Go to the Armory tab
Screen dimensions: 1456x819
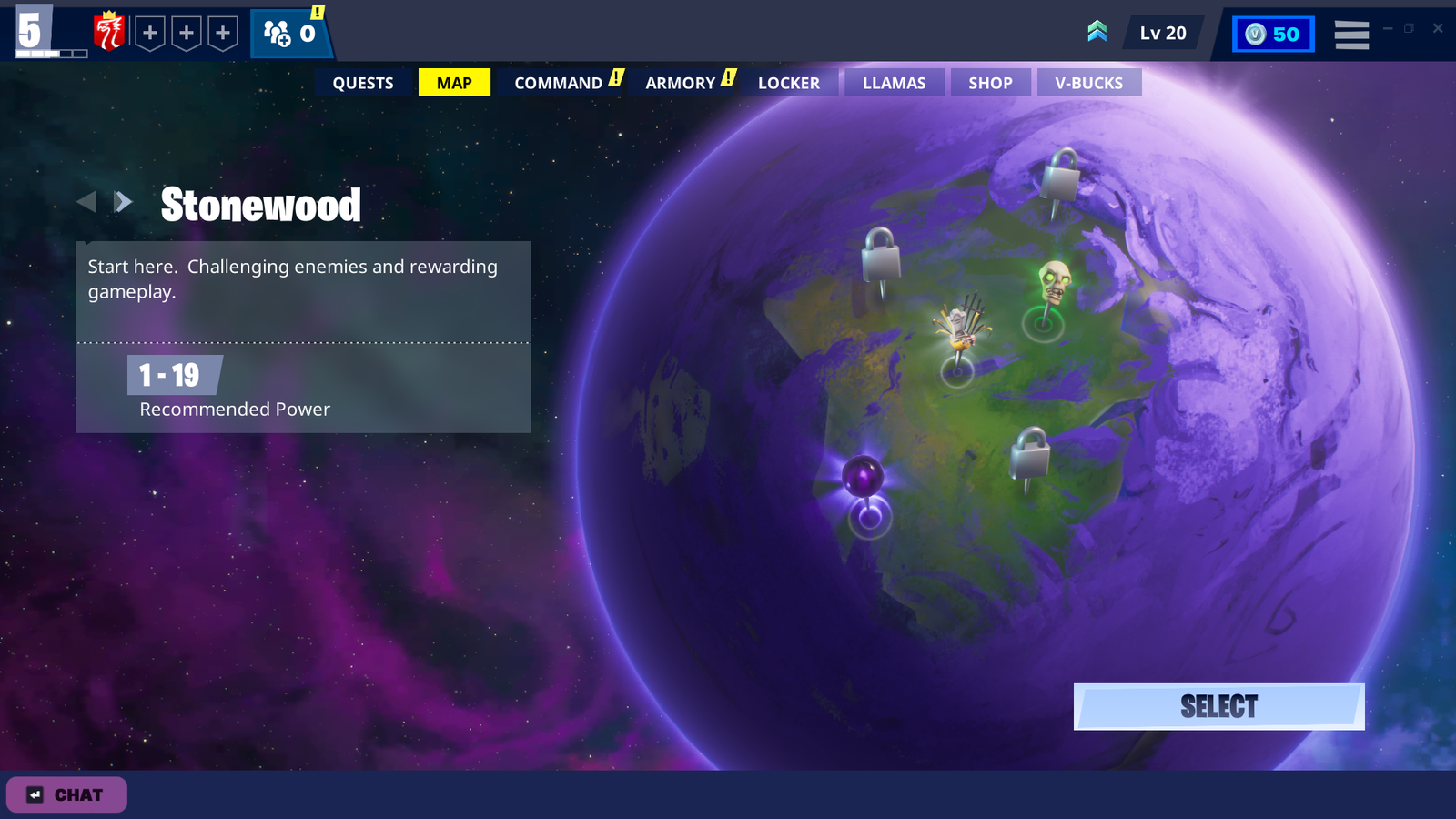(x=681, y=83)
